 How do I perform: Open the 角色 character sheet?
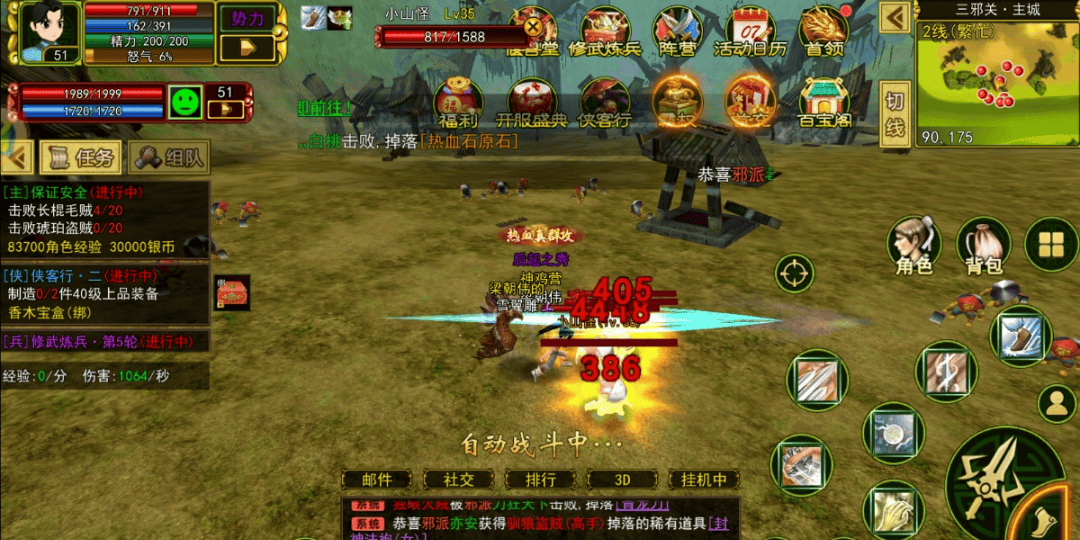coord(914,246)
